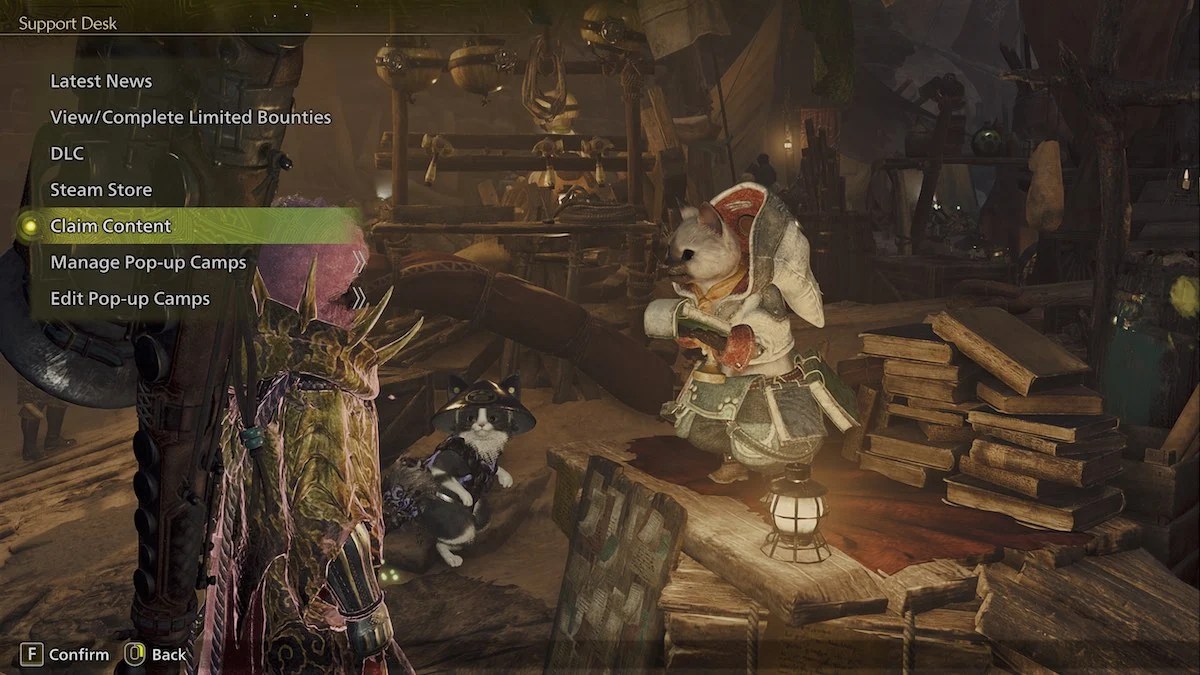The width and height of the screenshot is (1200, 675).
Task: Open the DLC menu option
Action: 67,153
